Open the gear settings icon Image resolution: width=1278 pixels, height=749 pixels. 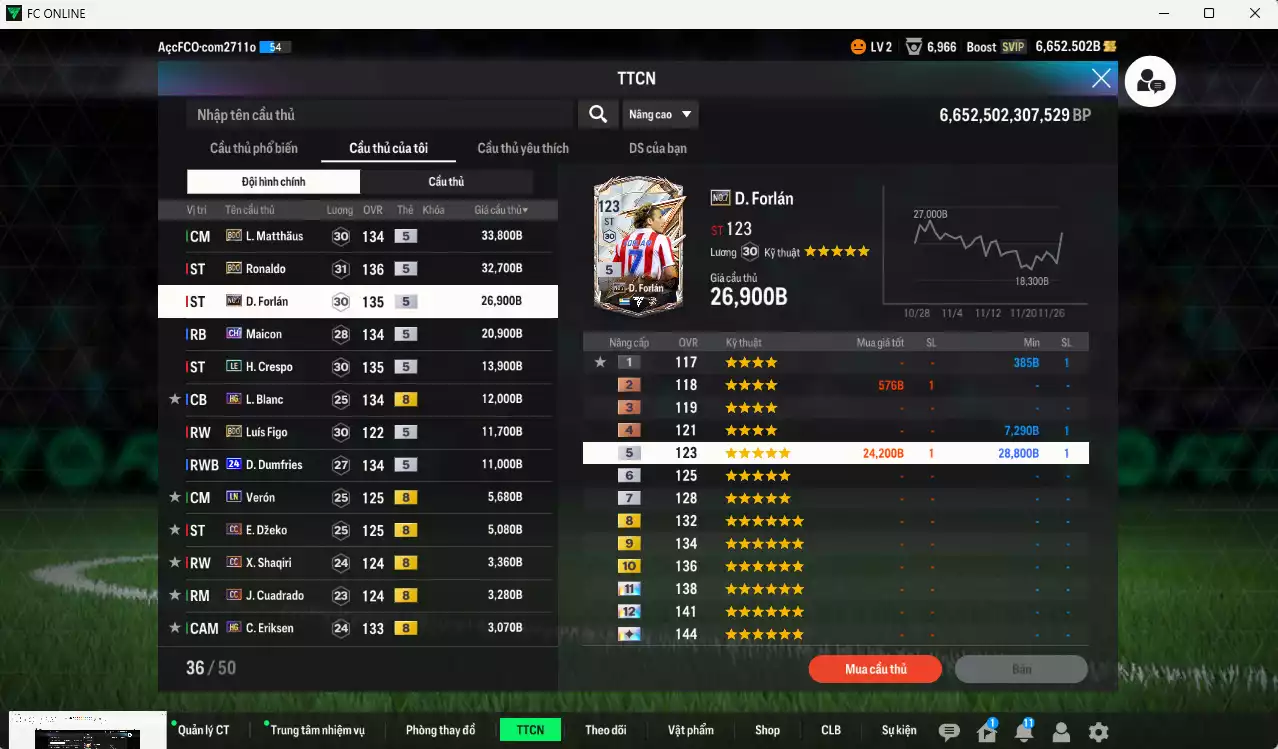click(1098, 732)
